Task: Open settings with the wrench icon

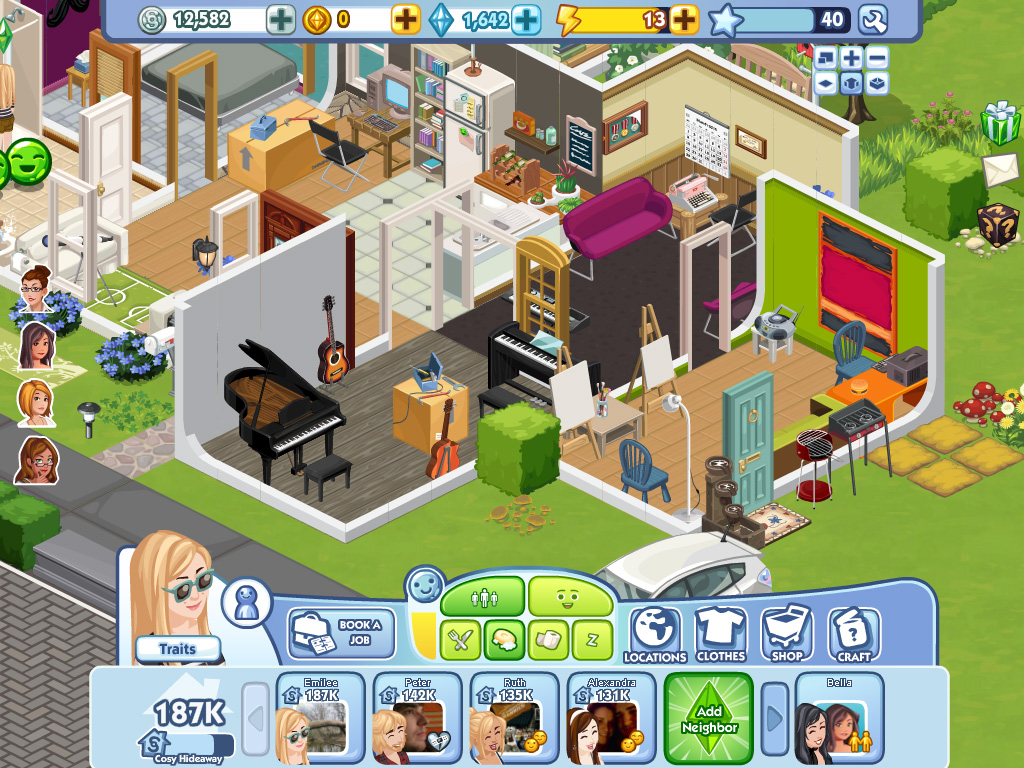Action: [872, 19]
